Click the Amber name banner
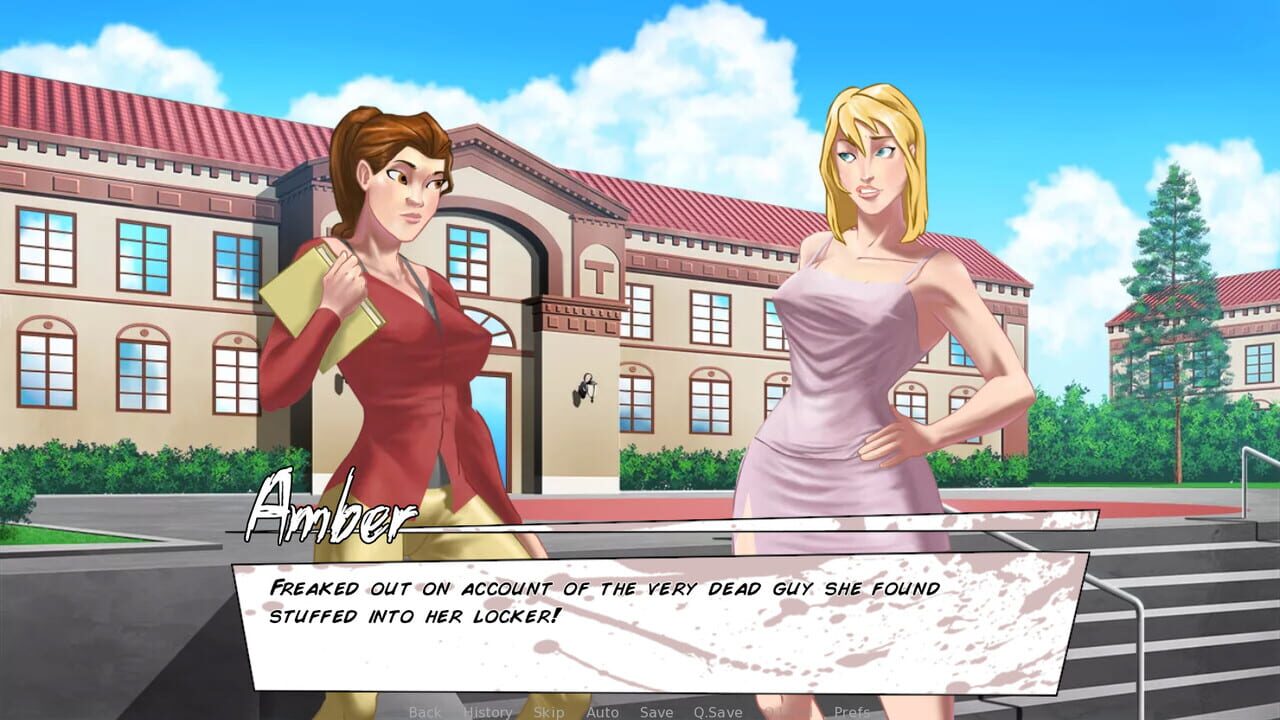 coord(330,515)
